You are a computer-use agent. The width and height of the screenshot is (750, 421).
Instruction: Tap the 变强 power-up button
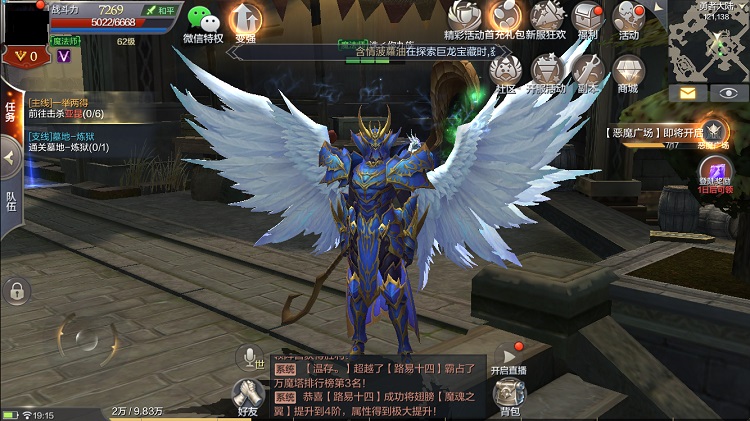[246, 20]
